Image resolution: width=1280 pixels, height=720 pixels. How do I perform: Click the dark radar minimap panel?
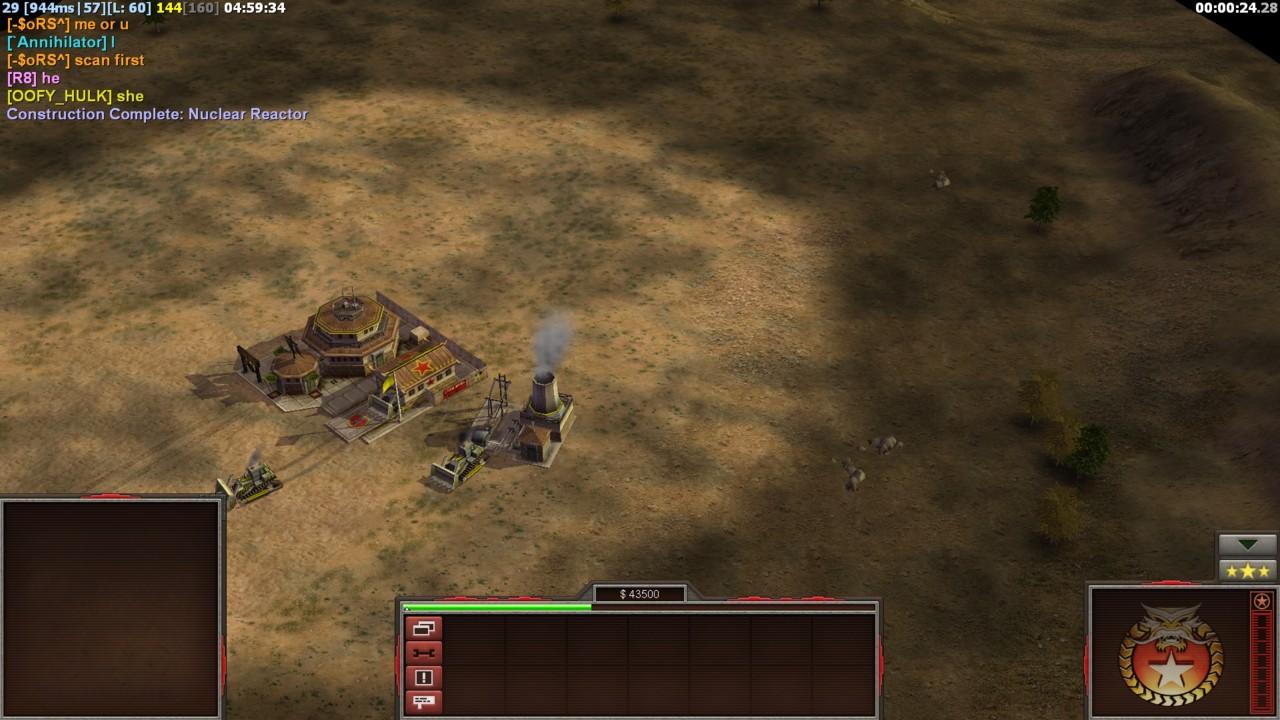tap(110, 608)
